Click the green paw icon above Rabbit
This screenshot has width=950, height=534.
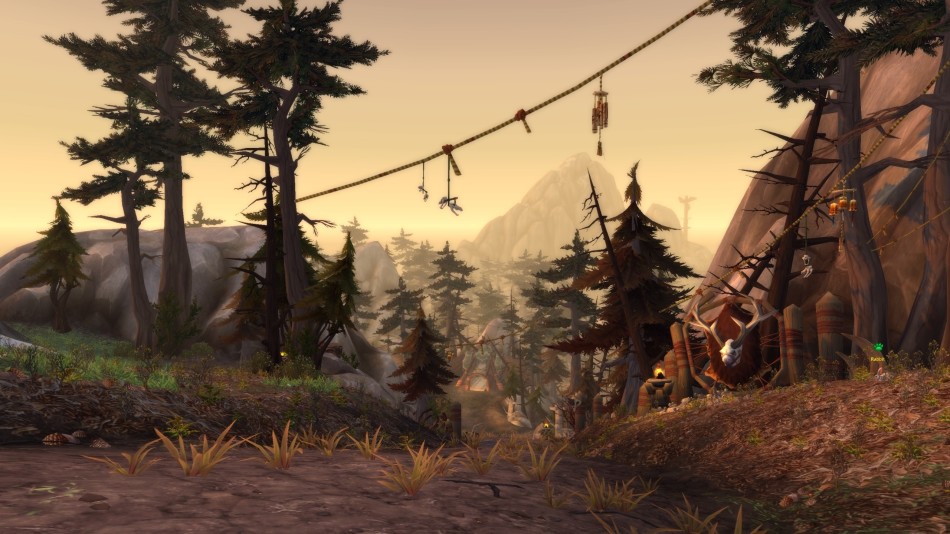[x=877, y=349]
